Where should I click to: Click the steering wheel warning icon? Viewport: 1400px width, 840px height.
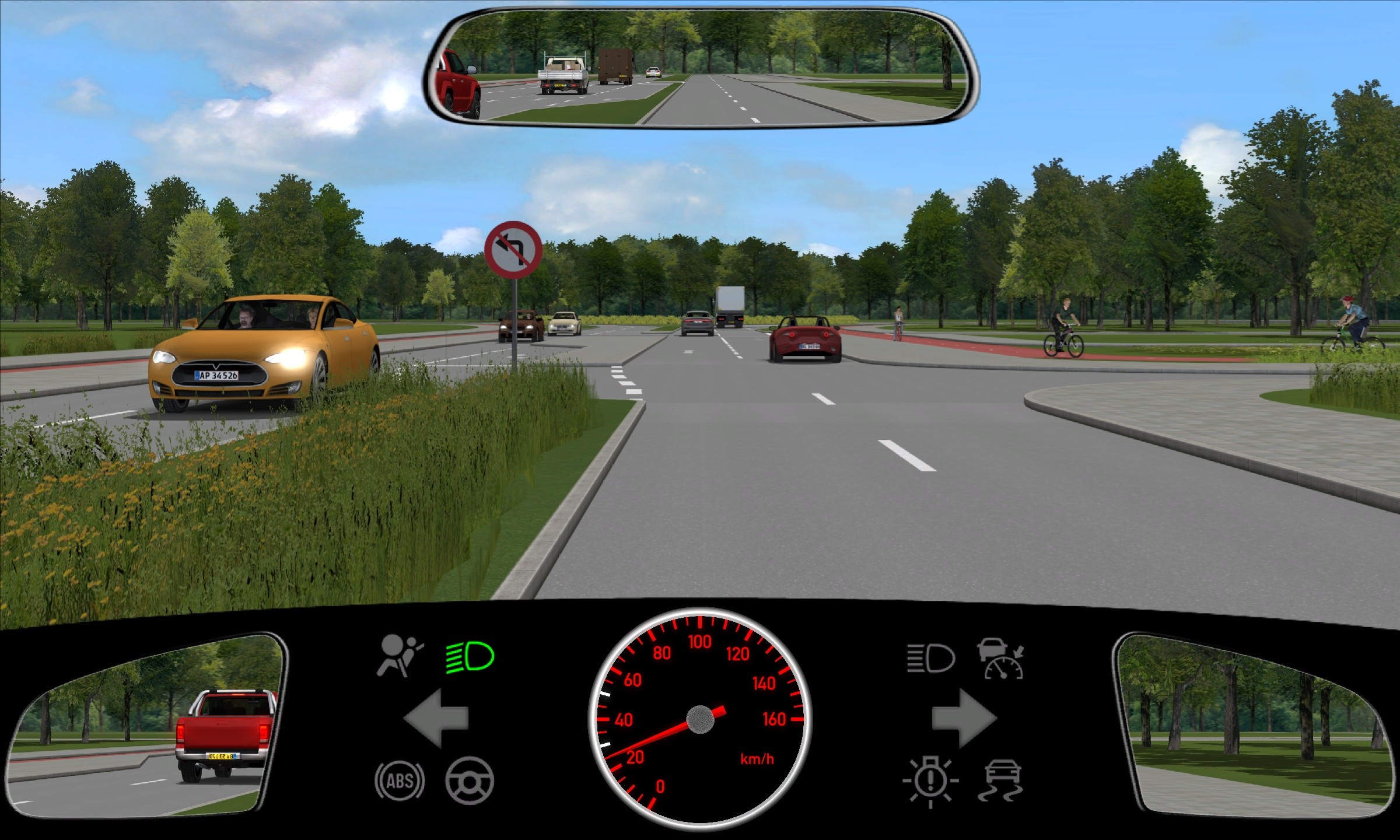[x=470, y=780]
